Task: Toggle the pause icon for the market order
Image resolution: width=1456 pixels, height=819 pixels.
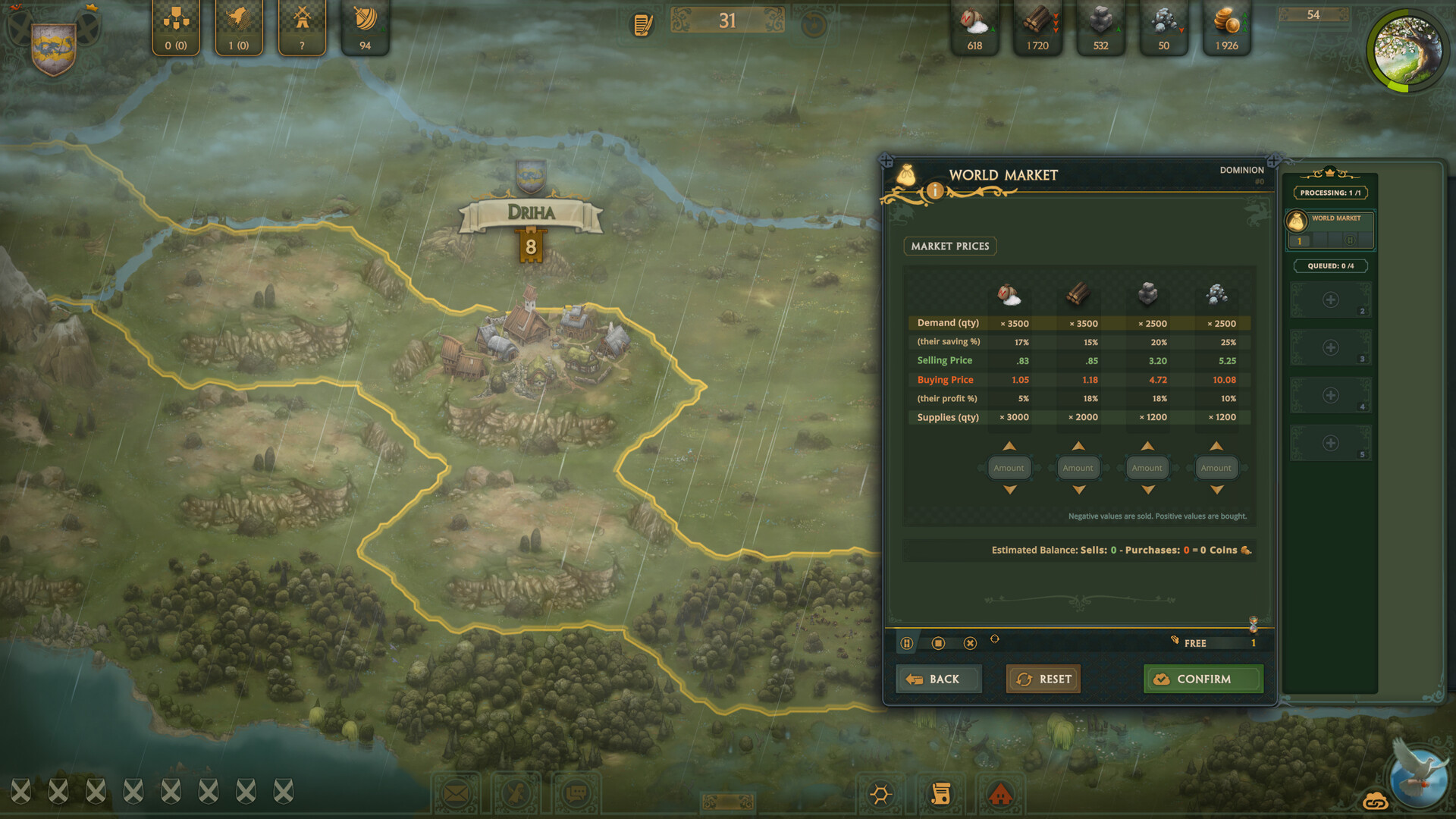Action: pos(908,642)
